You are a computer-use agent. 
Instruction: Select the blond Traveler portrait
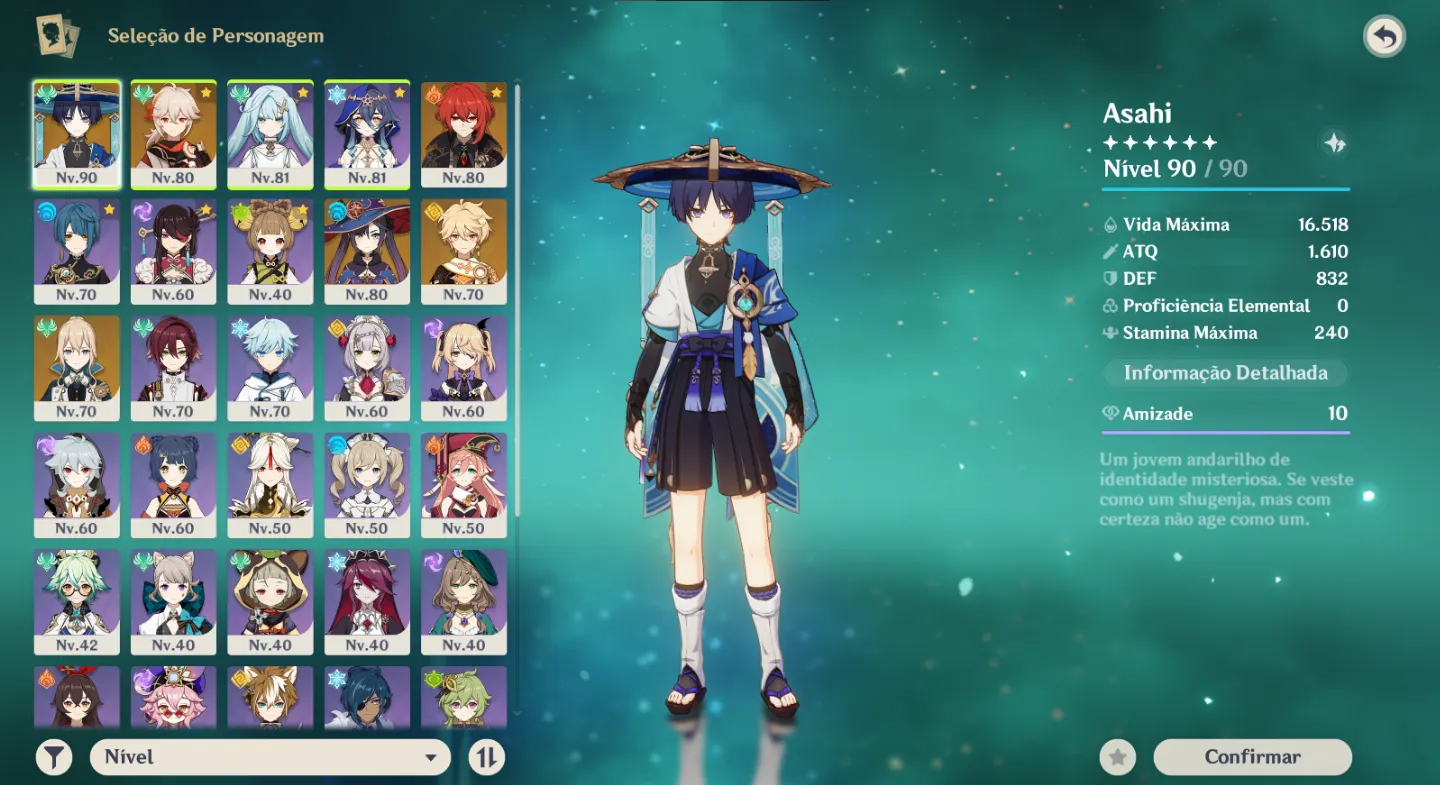(x=464, y=251)
